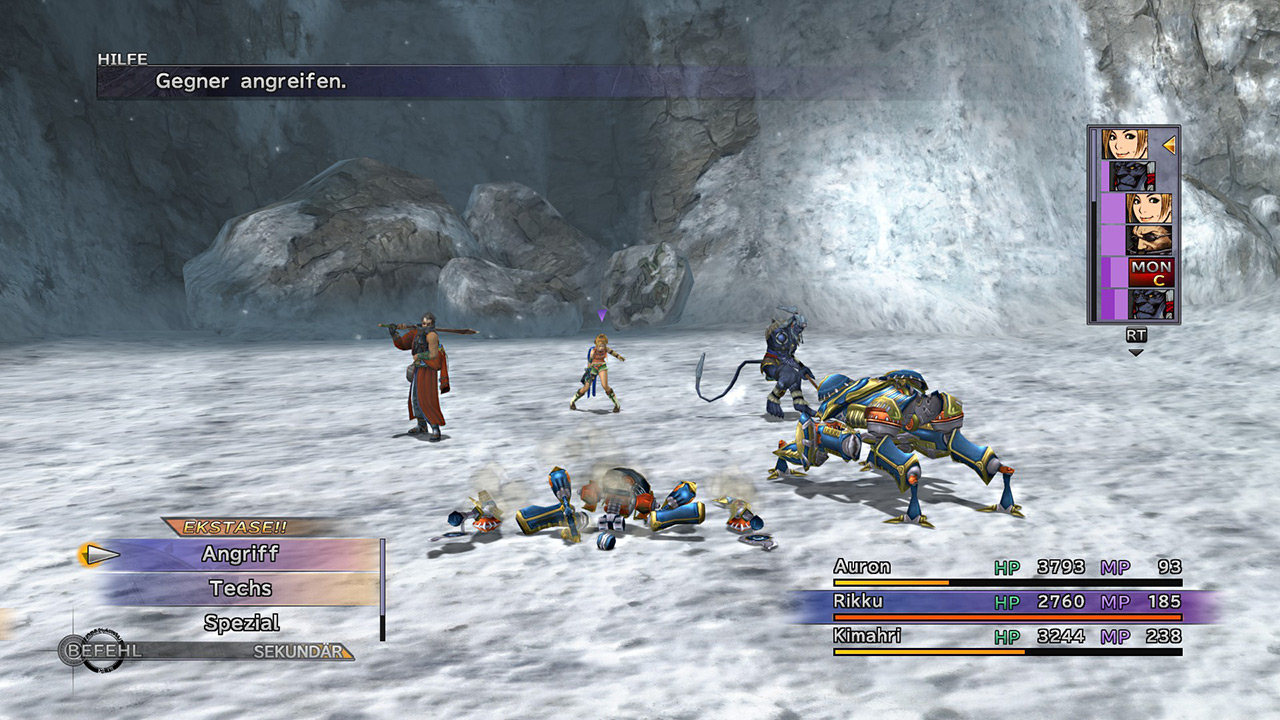Choose the Spezial command
The height and width of the screenshot is (720, 1280).
tap(240, 623)
